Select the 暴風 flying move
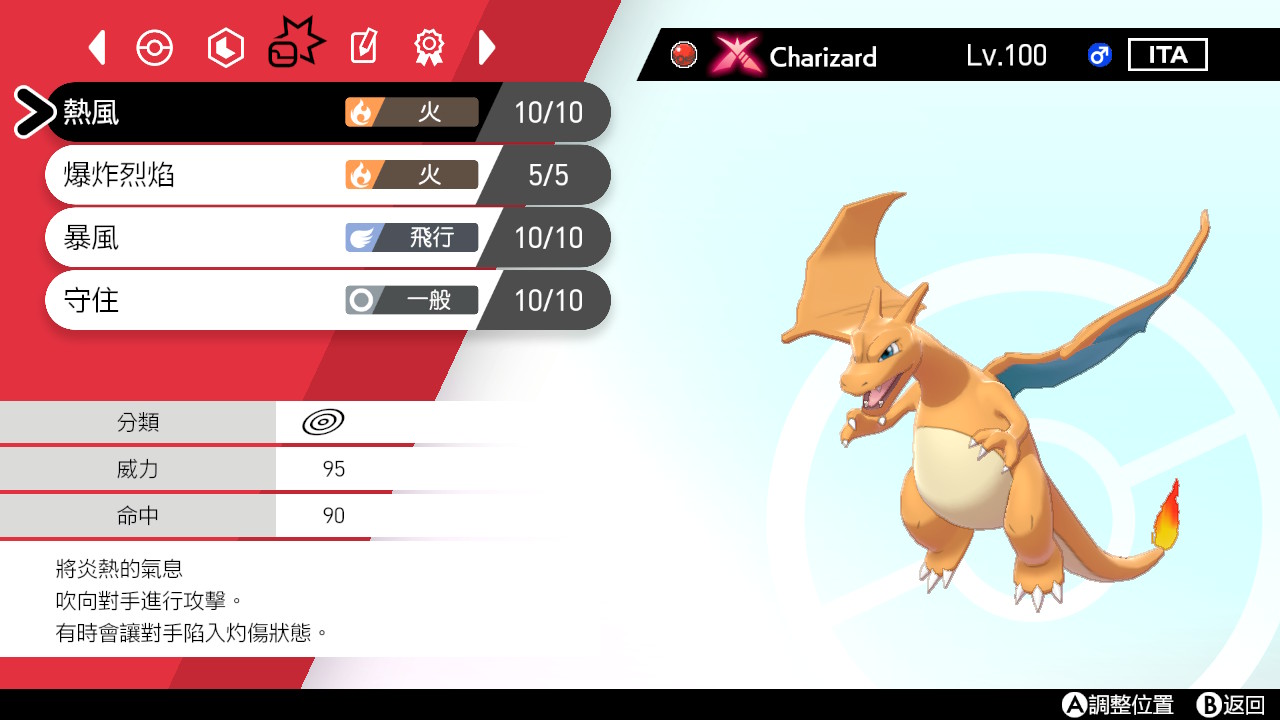Screen dimensions: 1280x720 click(300, 238)
